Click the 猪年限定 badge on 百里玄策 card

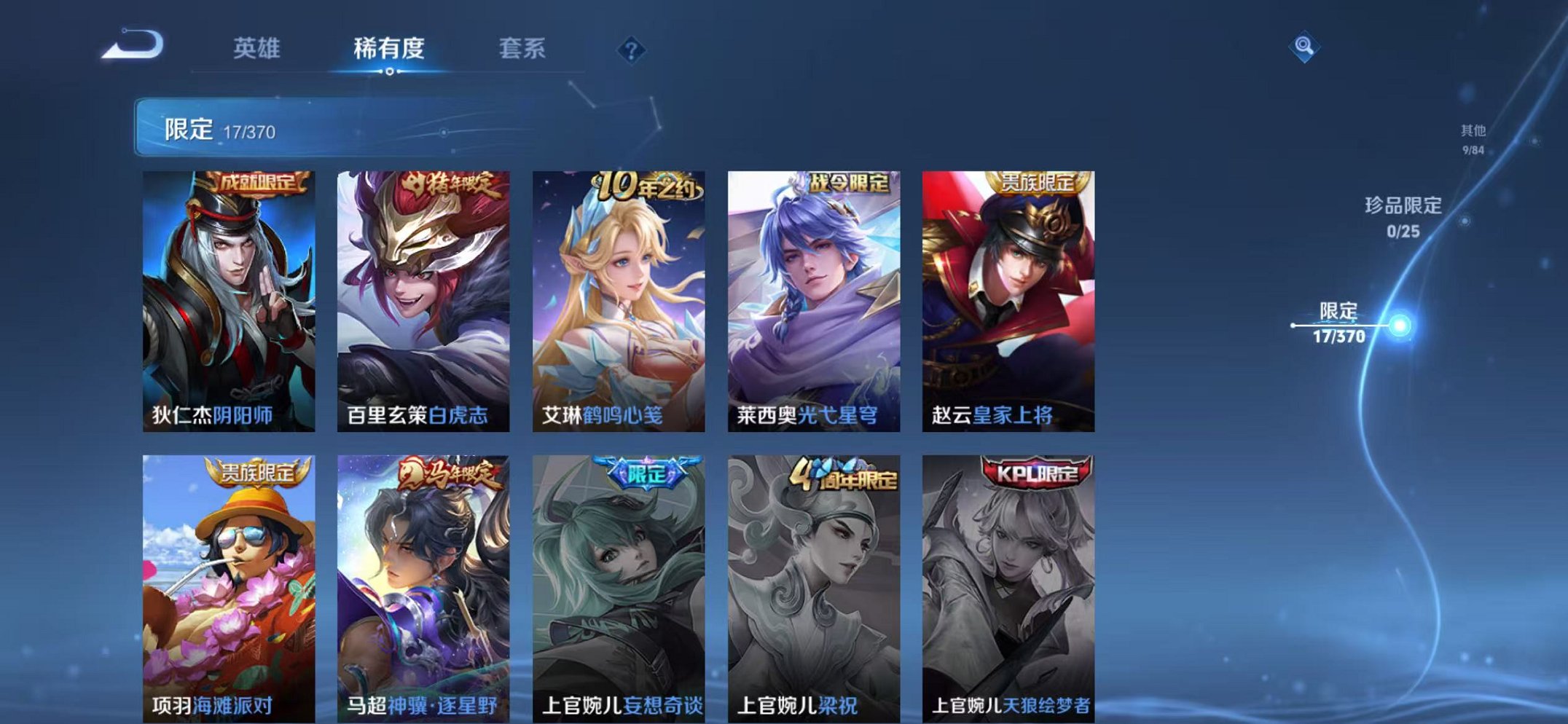click(x=447, y=184)
